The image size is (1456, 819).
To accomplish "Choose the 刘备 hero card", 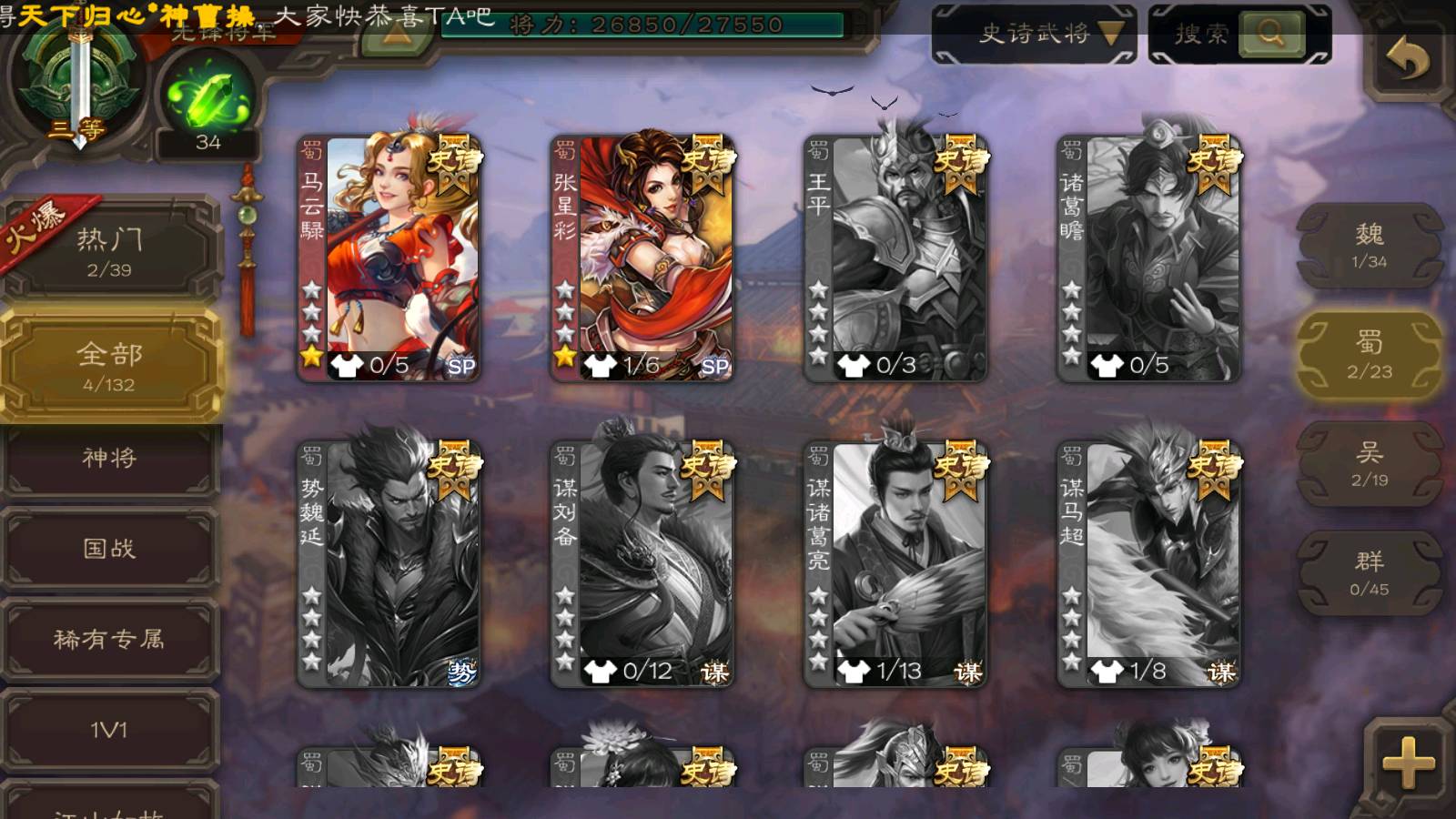I will point(642,564).
